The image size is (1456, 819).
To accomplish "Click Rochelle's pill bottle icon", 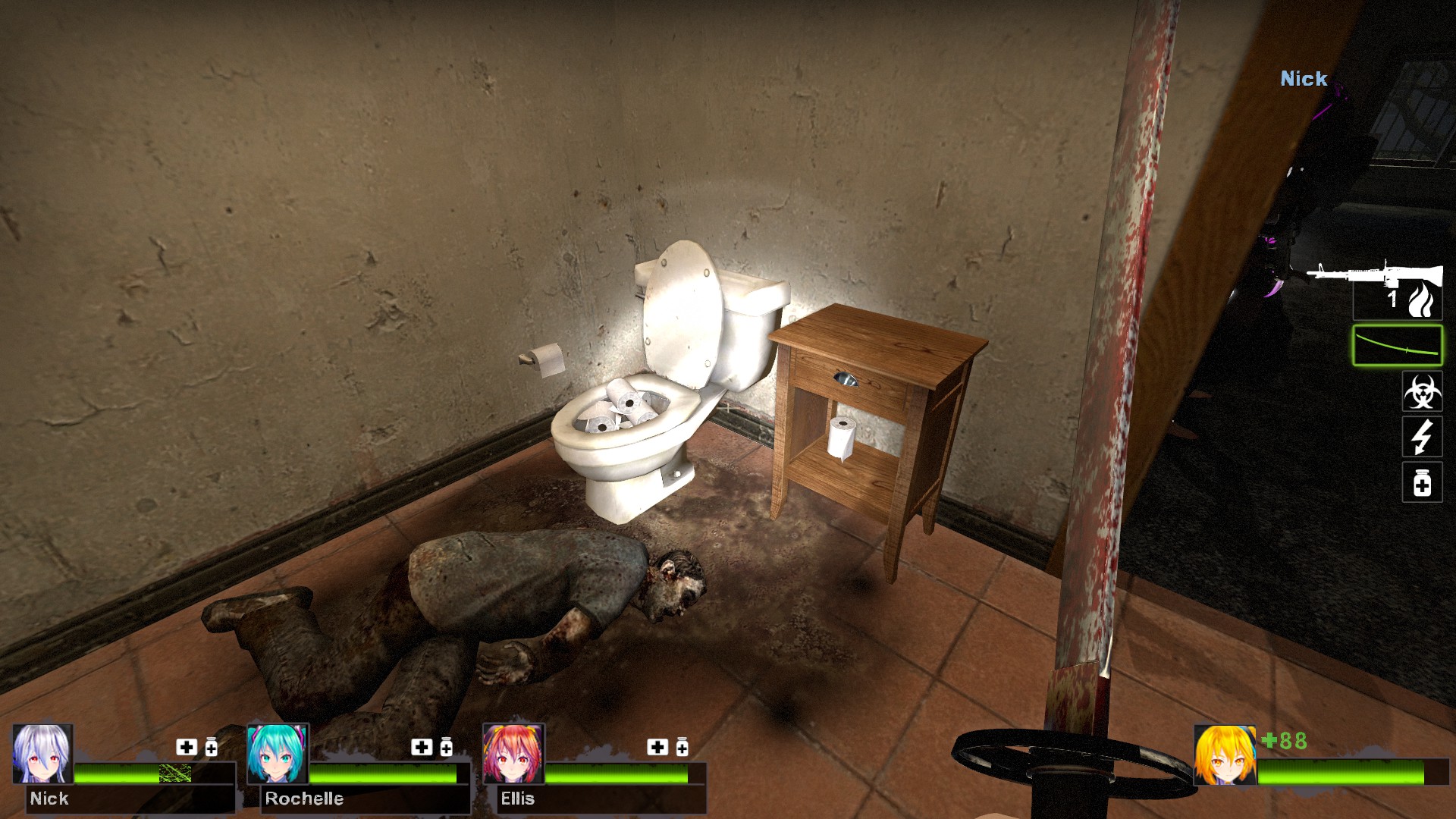I will point(447,747).
